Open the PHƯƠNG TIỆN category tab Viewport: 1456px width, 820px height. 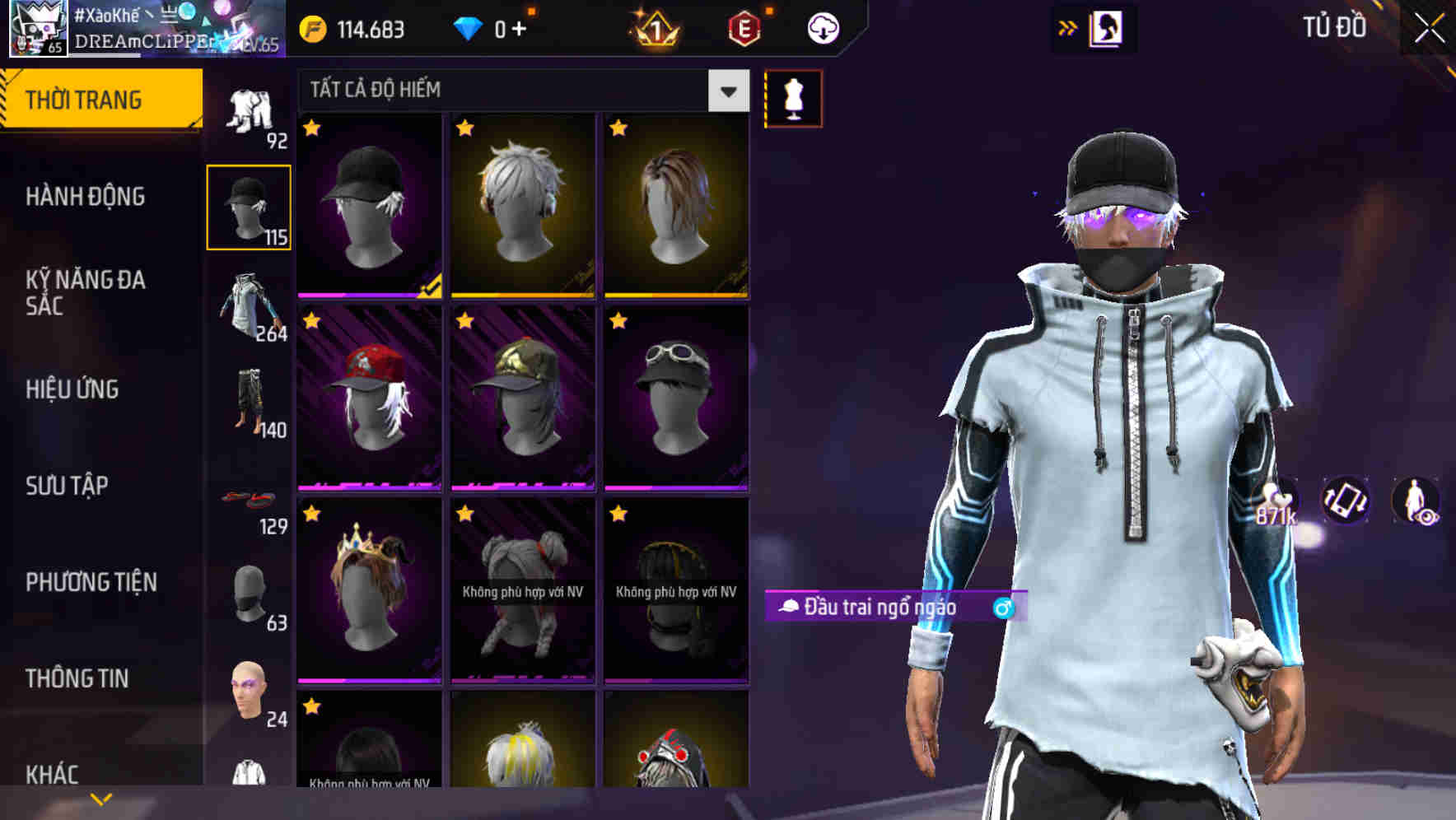91,581
